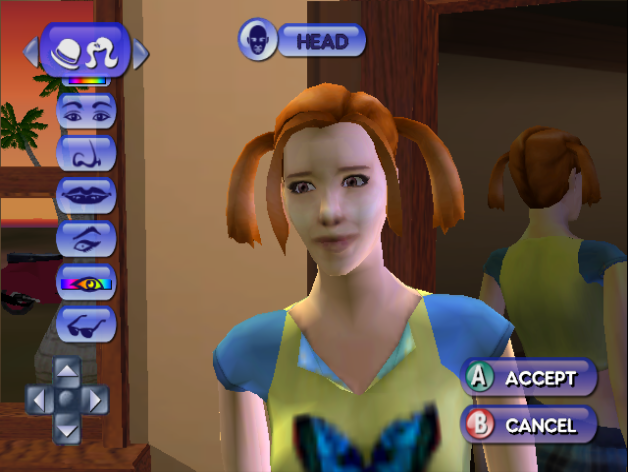
Task: Click the down arrow on the directional pad
Action: [66, 429]
